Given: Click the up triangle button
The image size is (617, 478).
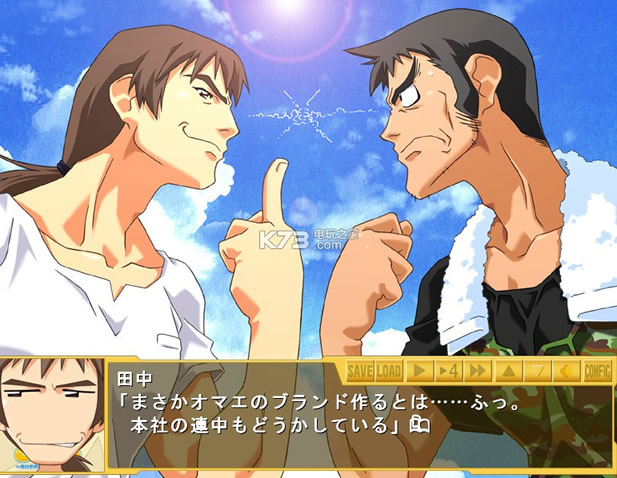Looking at the screenshot, I should tap(508, 371).
